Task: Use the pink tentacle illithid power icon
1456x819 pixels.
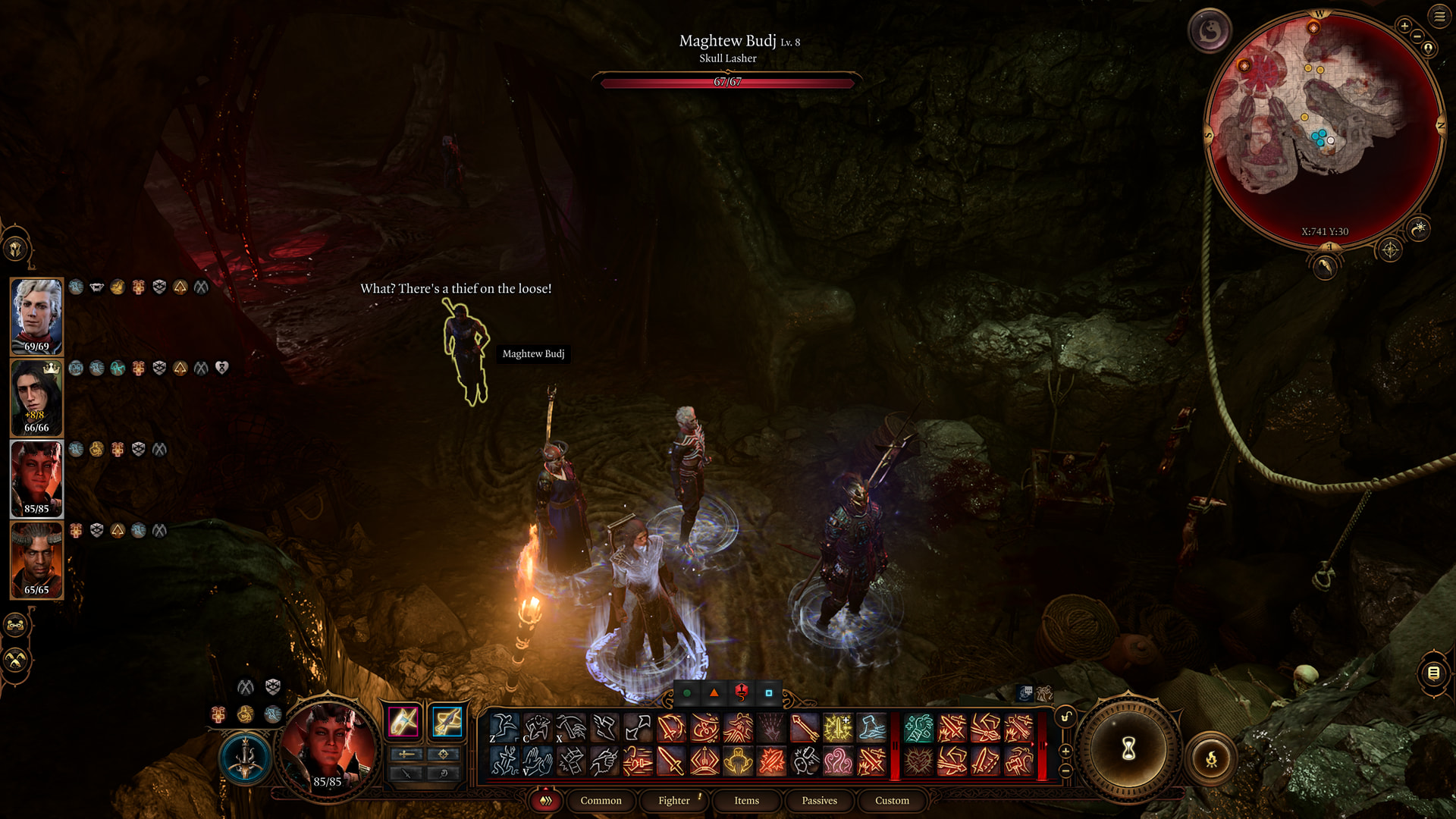Action: pyautogui.click(x=838, y=761)
